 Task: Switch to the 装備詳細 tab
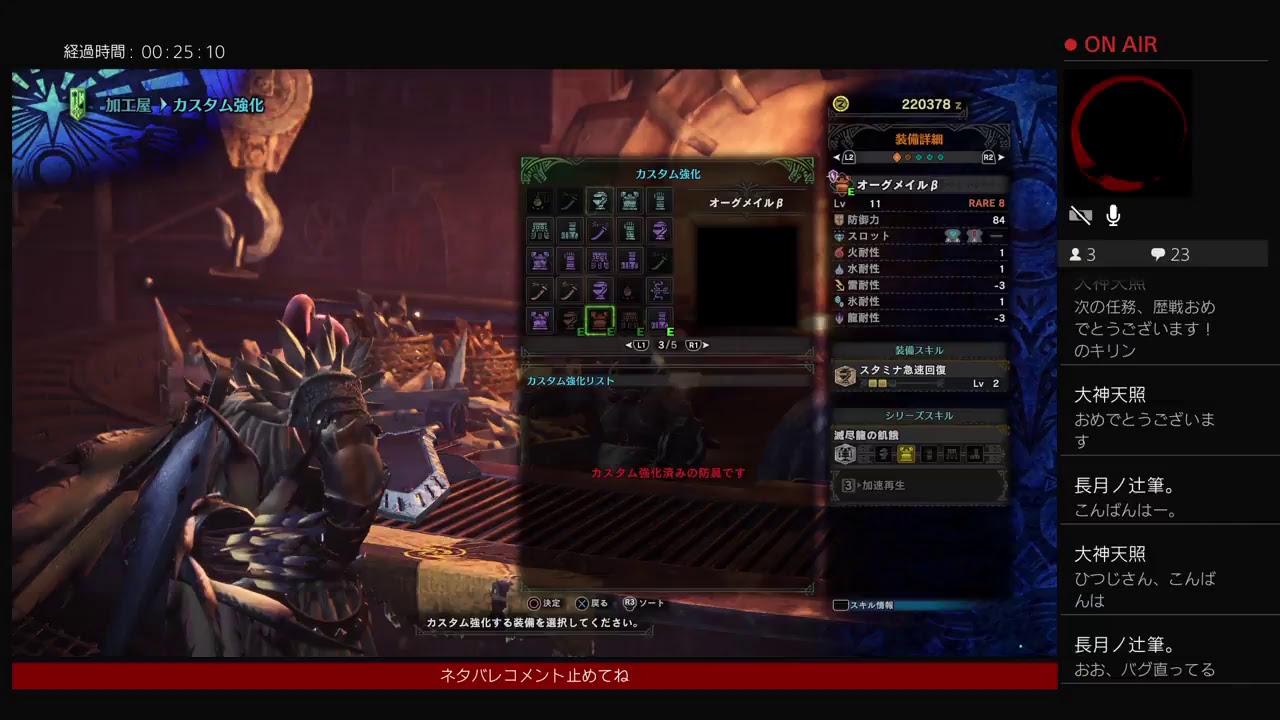tap(920, 137)
